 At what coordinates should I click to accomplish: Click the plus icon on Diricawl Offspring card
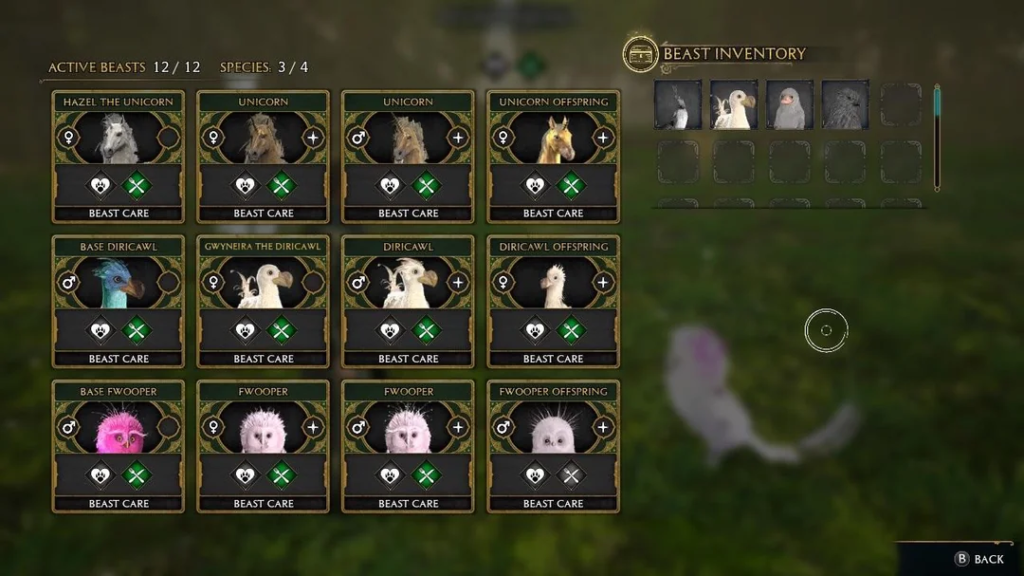coord(603,282)
